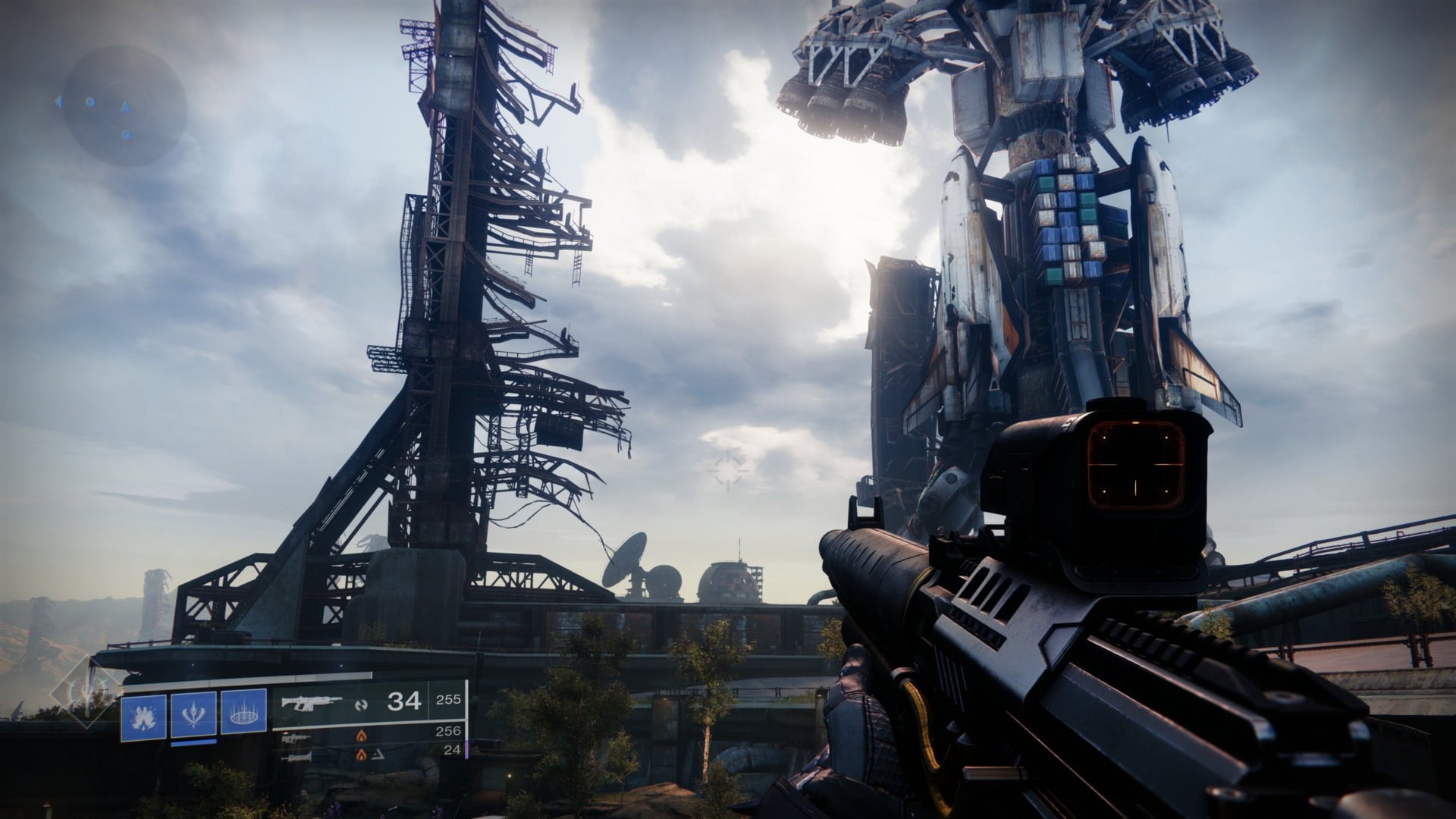
Task: Click the purple heavy ammo bar beside 24
Action: [466, 751]
